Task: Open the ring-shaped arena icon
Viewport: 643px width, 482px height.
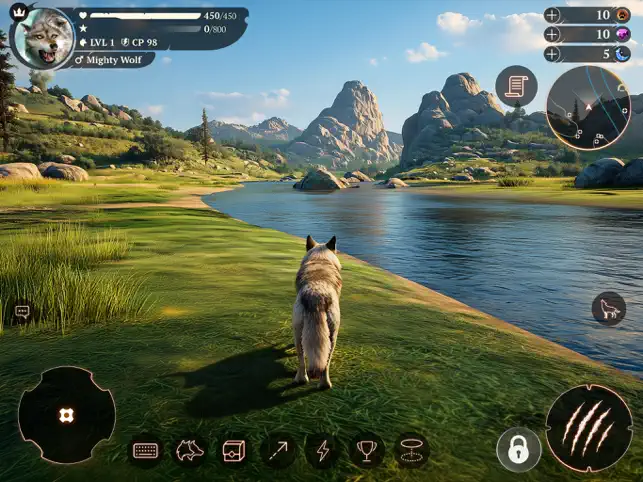Action: (411, 451)
